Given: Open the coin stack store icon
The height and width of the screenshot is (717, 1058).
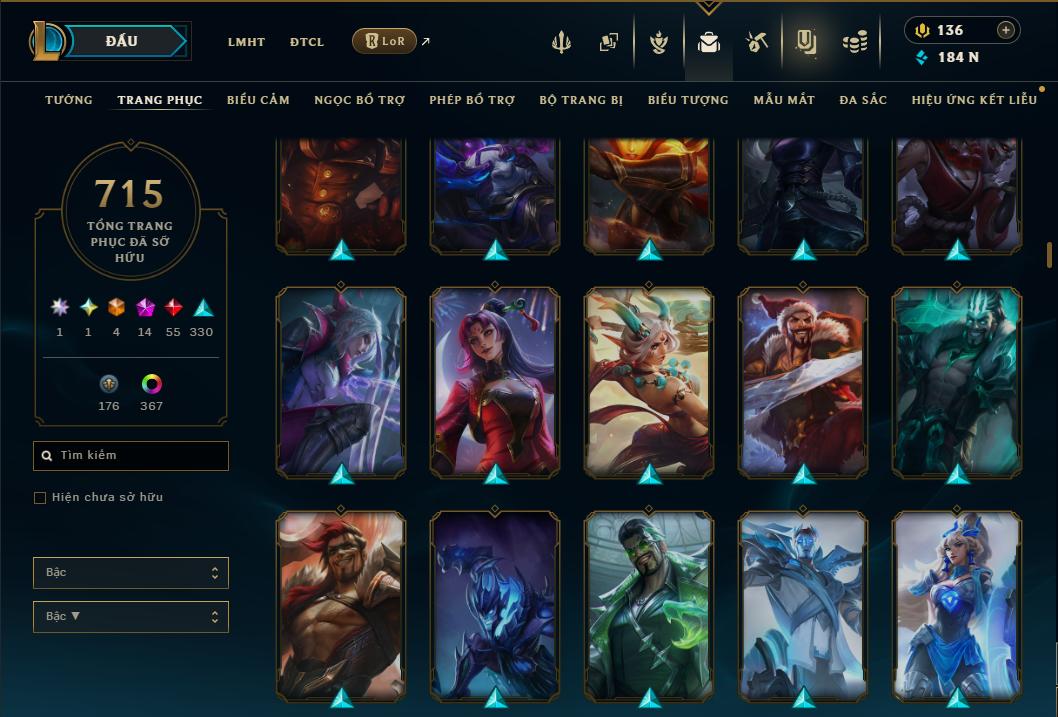Looking at the screenshot, I should tap(854, 43).
